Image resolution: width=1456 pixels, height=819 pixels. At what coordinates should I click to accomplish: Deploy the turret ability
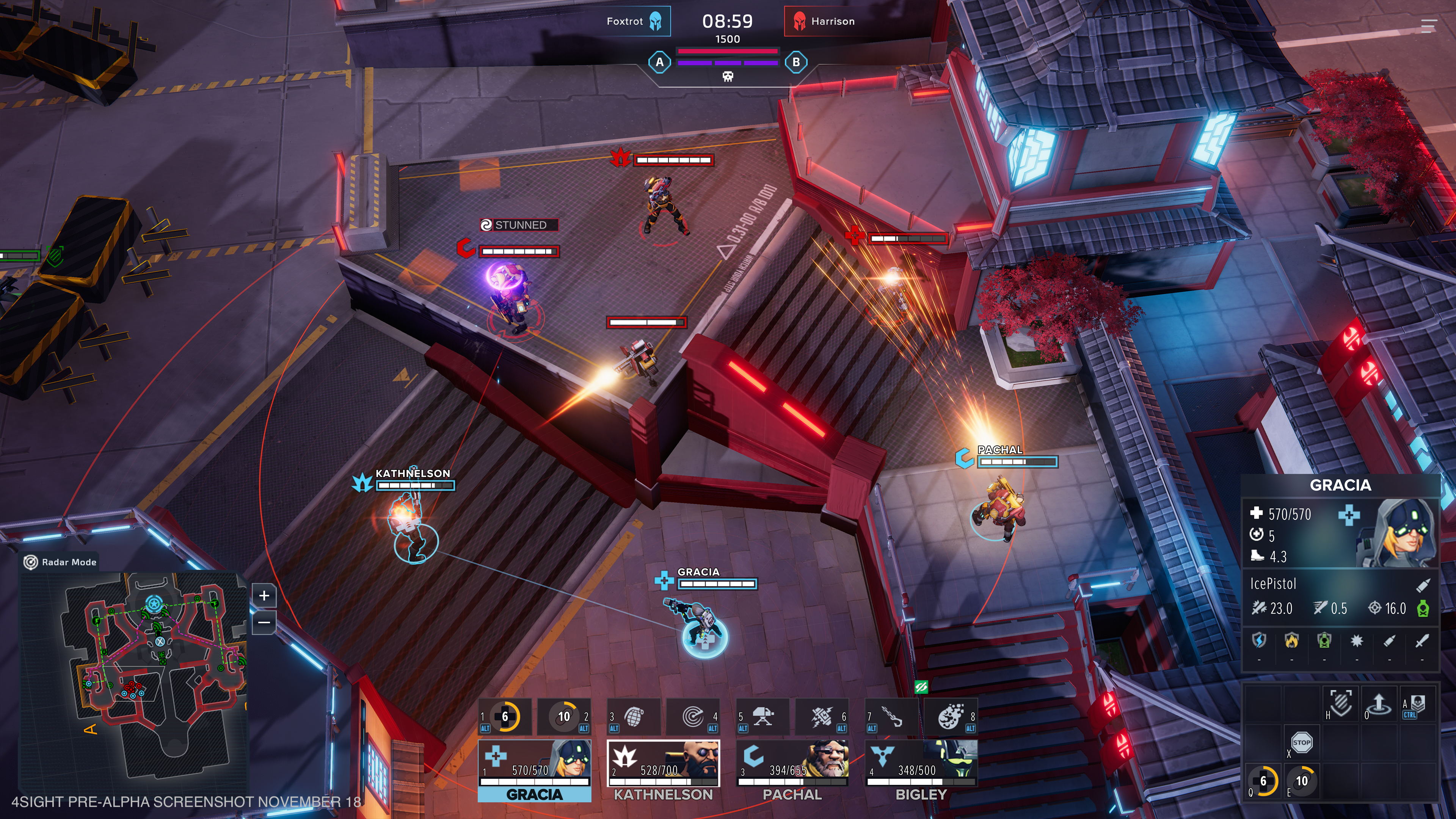pos(763,717)
